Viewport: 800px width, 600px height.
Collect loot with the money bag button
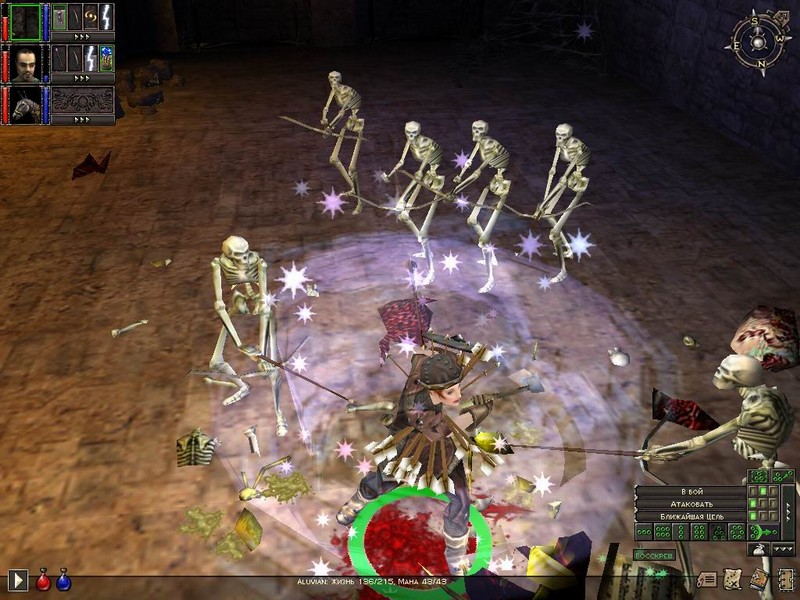click(759, 549)
